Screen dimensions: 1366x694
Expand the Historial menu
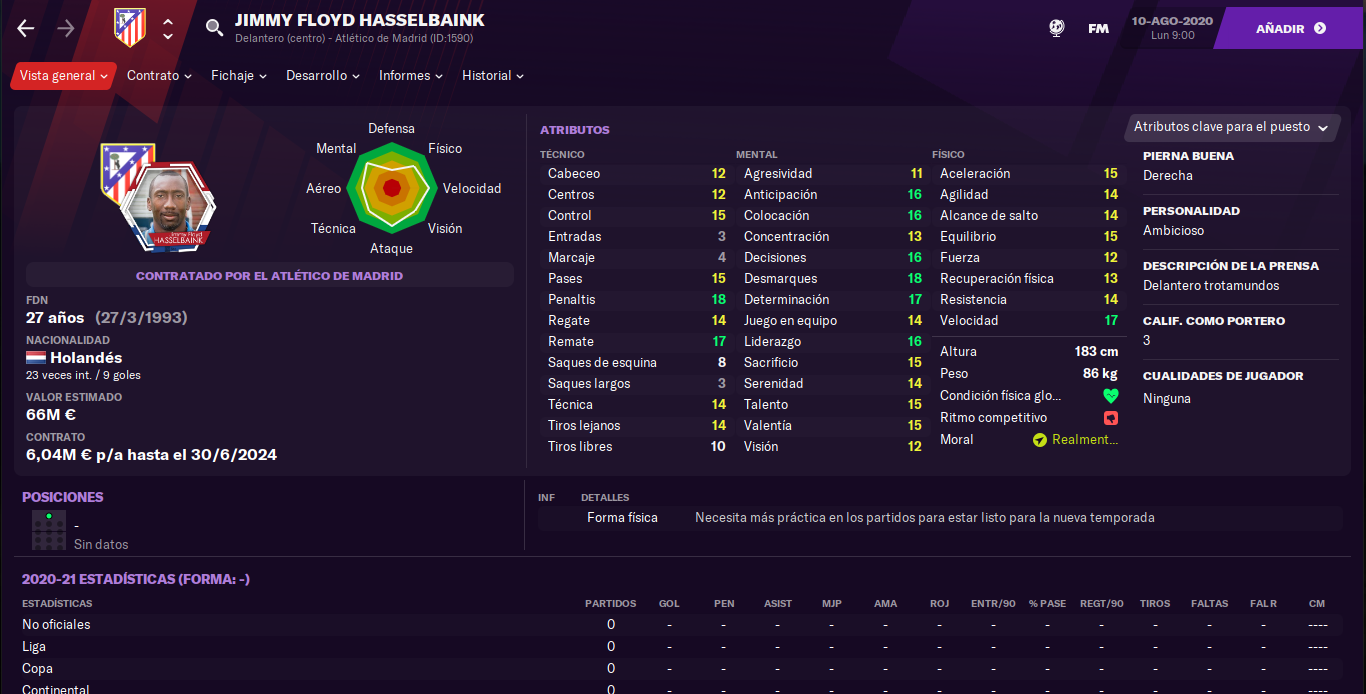point(493,76)
